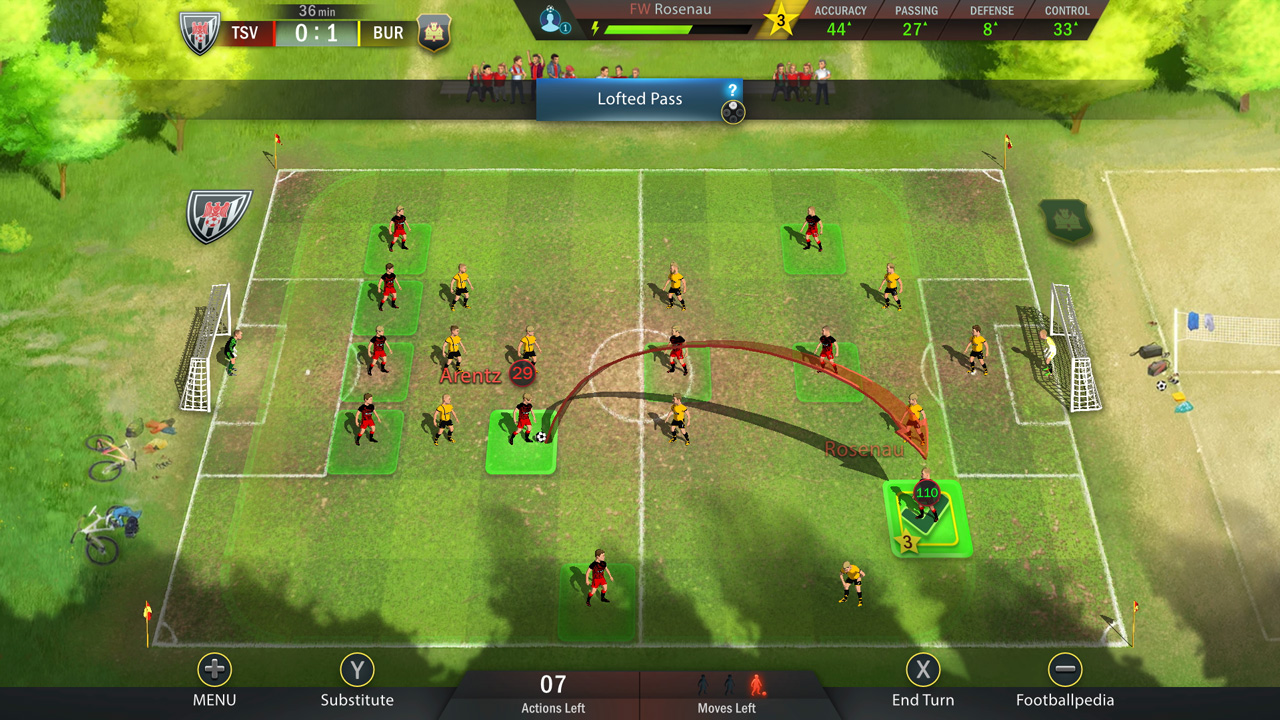Click the 36 min match timer
The image size is (1280, 720).
tap(319, 12)
